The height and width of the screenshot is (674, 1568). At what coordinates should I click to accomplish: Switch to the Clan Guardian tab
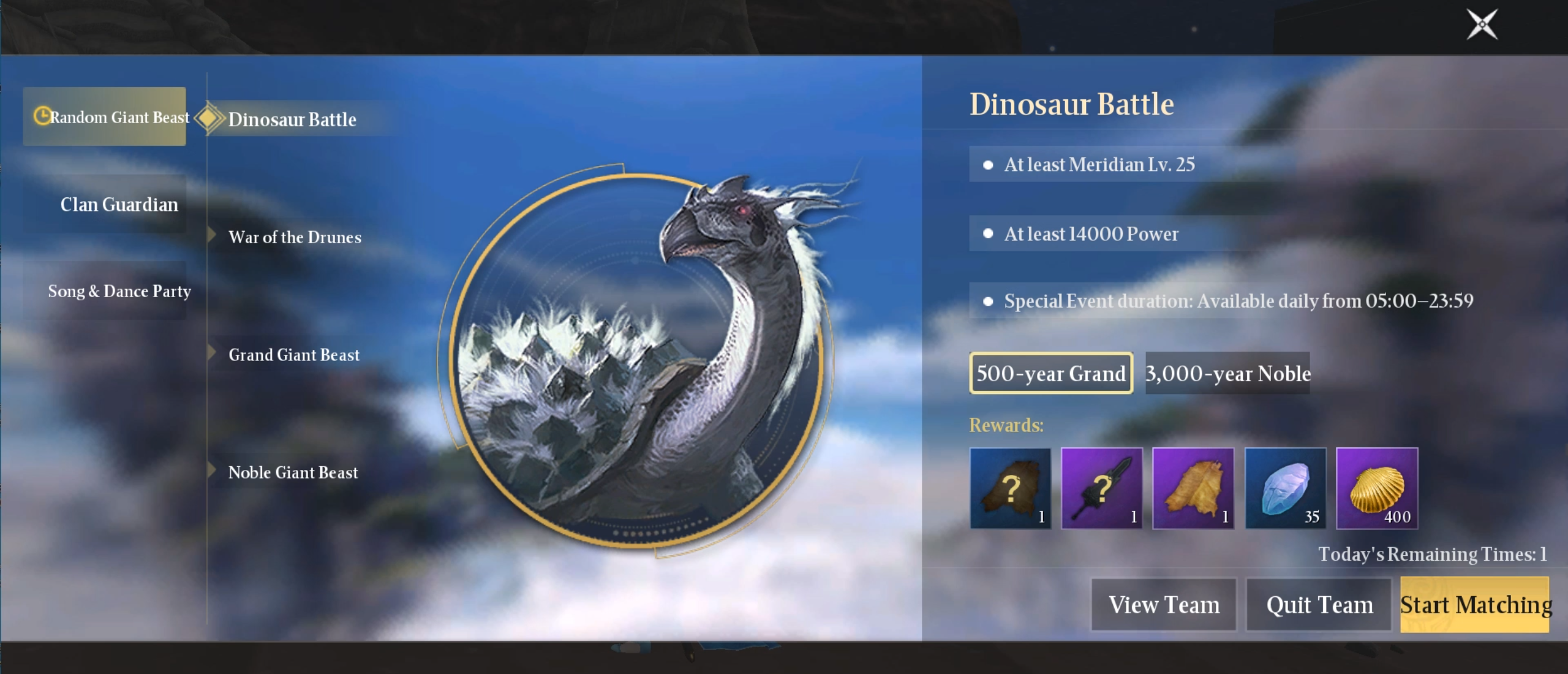click(119, 204)
